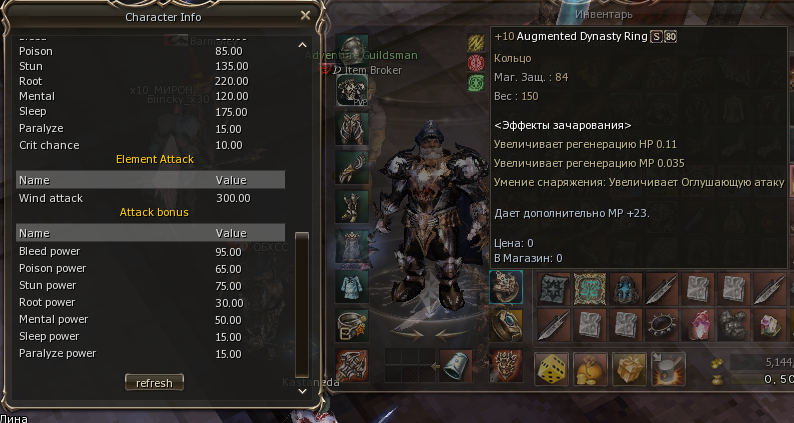Screen dimensions: 794x423
Task: Select the teal ornate square item
Action: click(590, 288)
